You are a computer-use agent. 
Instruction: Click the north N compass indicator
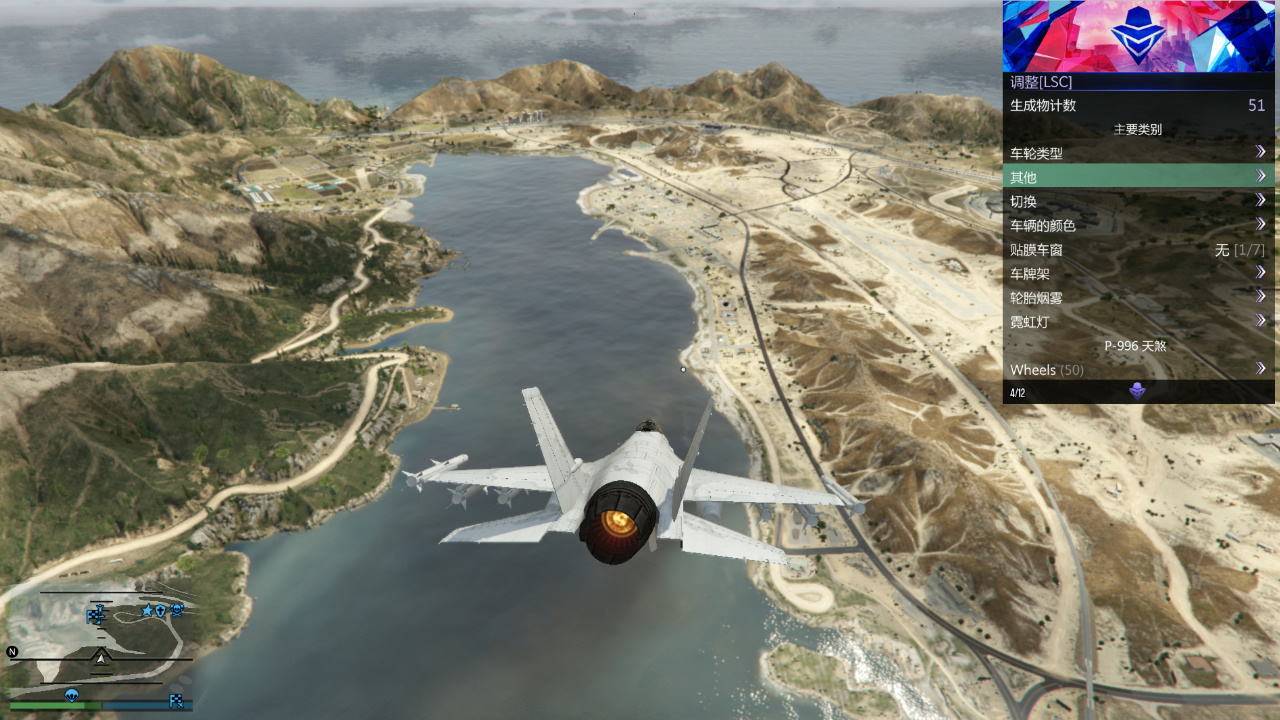pos(12,652)
